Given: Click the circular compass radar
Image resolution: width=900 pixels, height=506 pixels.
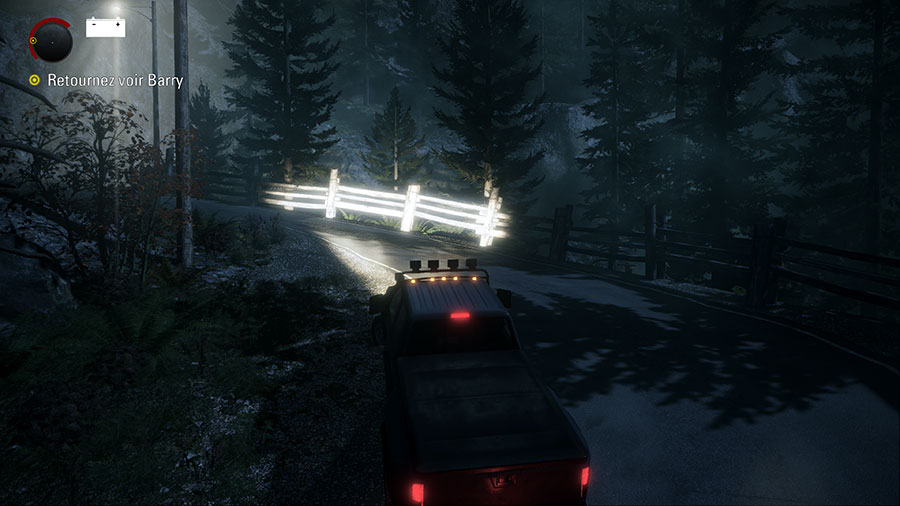Looking at the screenshot, I should [52, 41].
